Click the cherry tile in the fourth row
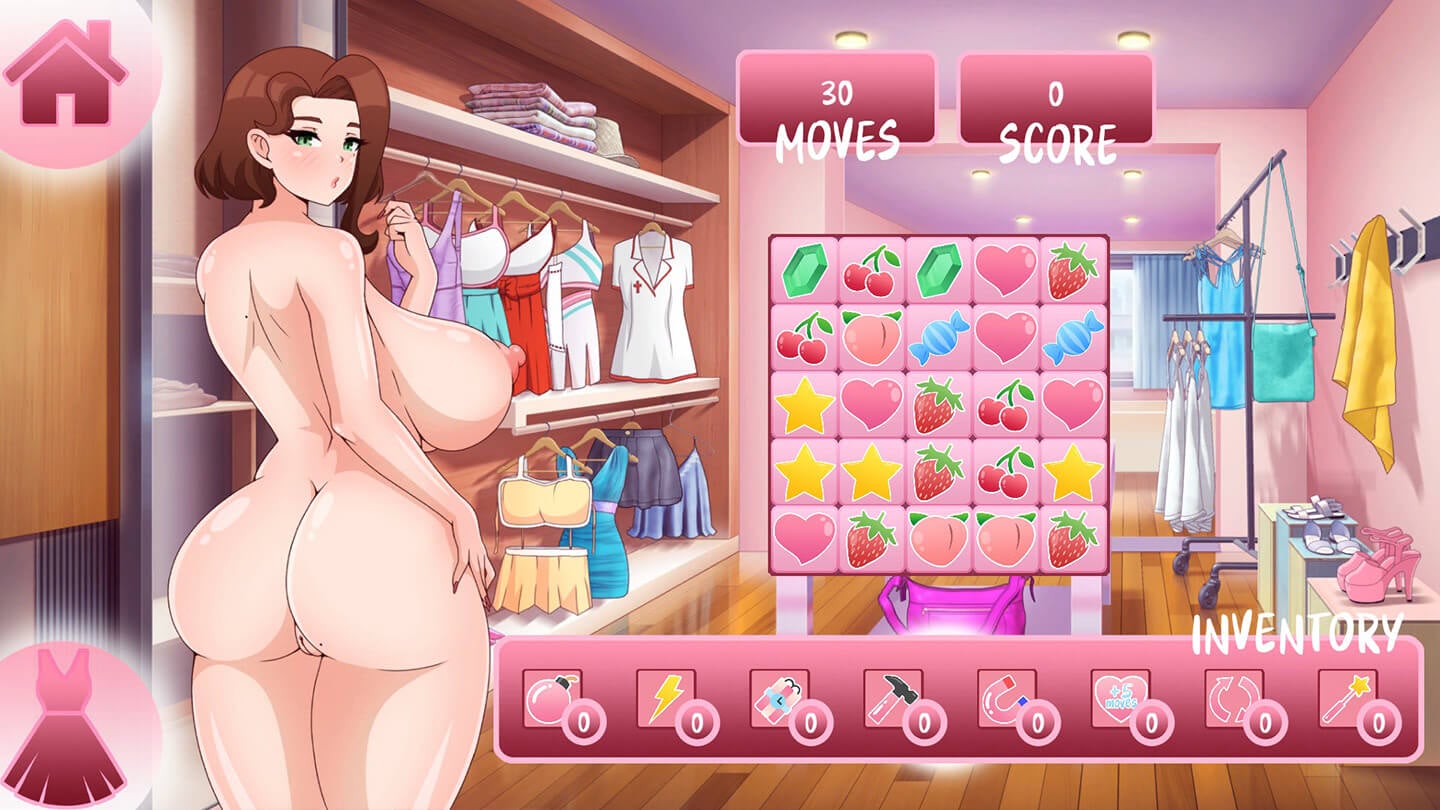1440x810 pixels. pyautogui.click(x=1006, y=471)
